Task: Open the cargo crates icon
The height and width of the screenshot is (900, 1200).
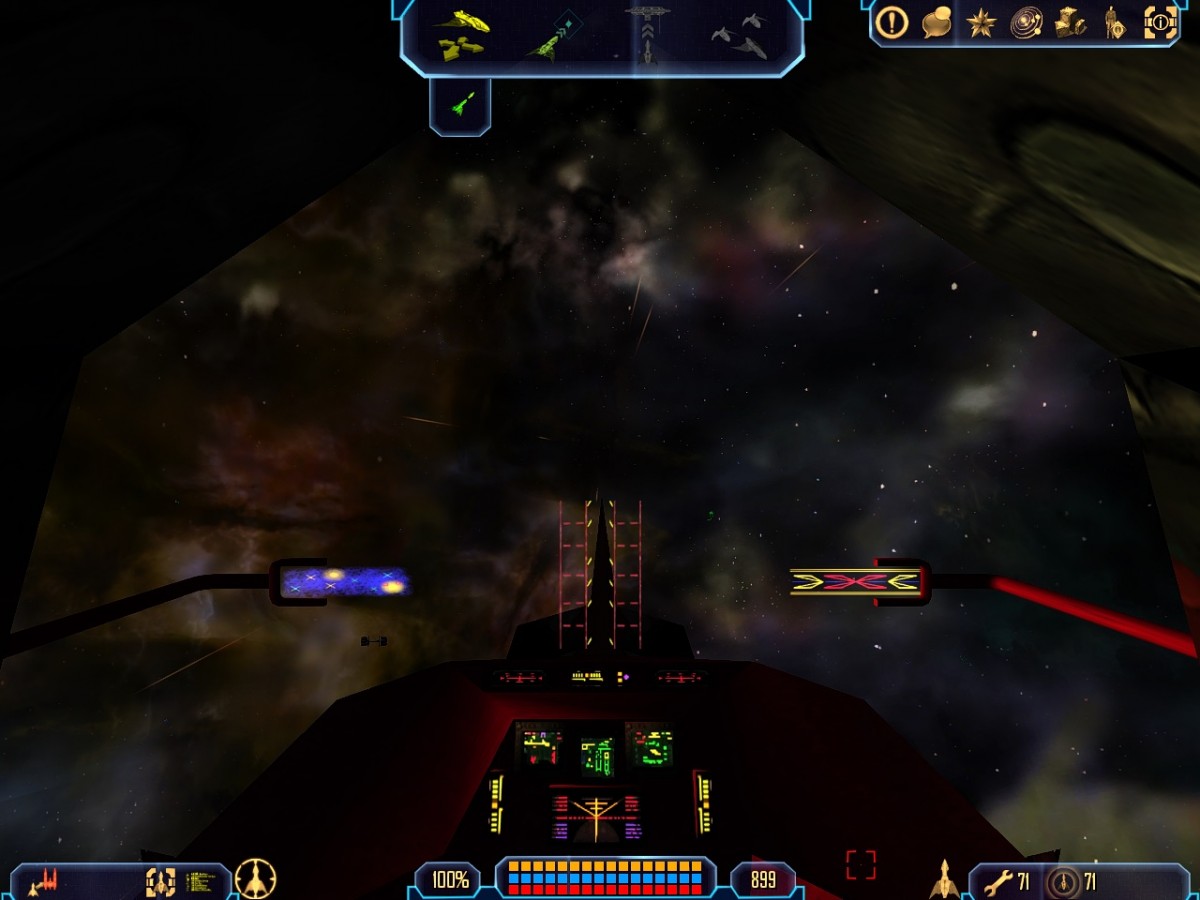Action: [x=1070, y=22]
